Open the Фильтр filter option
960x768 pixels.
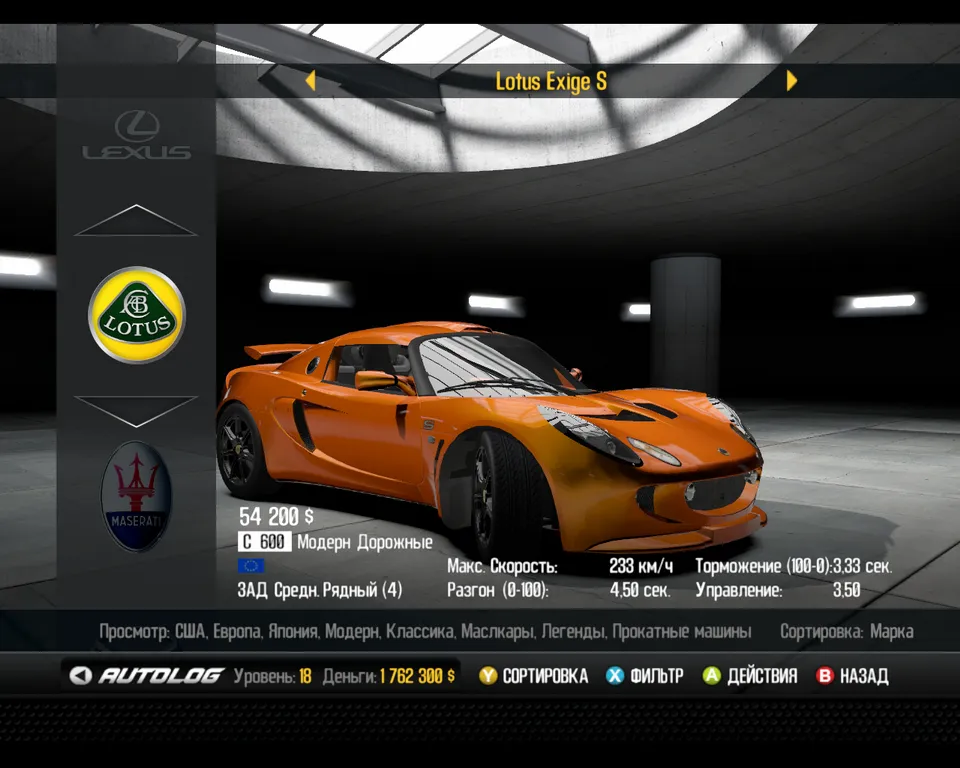pyautogui.click(x=645, y=676)
